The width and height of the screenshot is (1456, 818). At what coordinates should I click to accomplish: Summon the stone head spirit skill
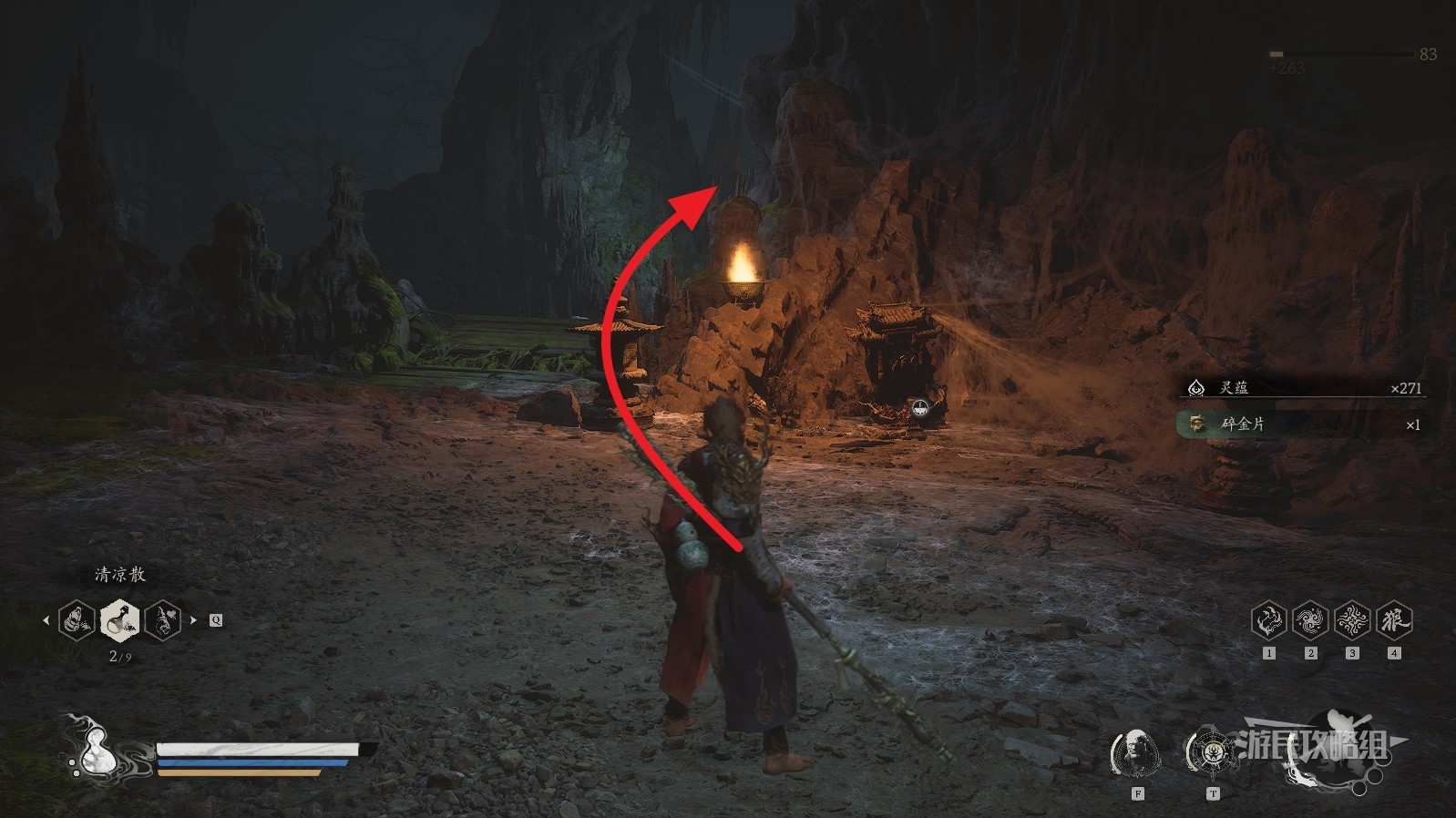click(1136, 753)
